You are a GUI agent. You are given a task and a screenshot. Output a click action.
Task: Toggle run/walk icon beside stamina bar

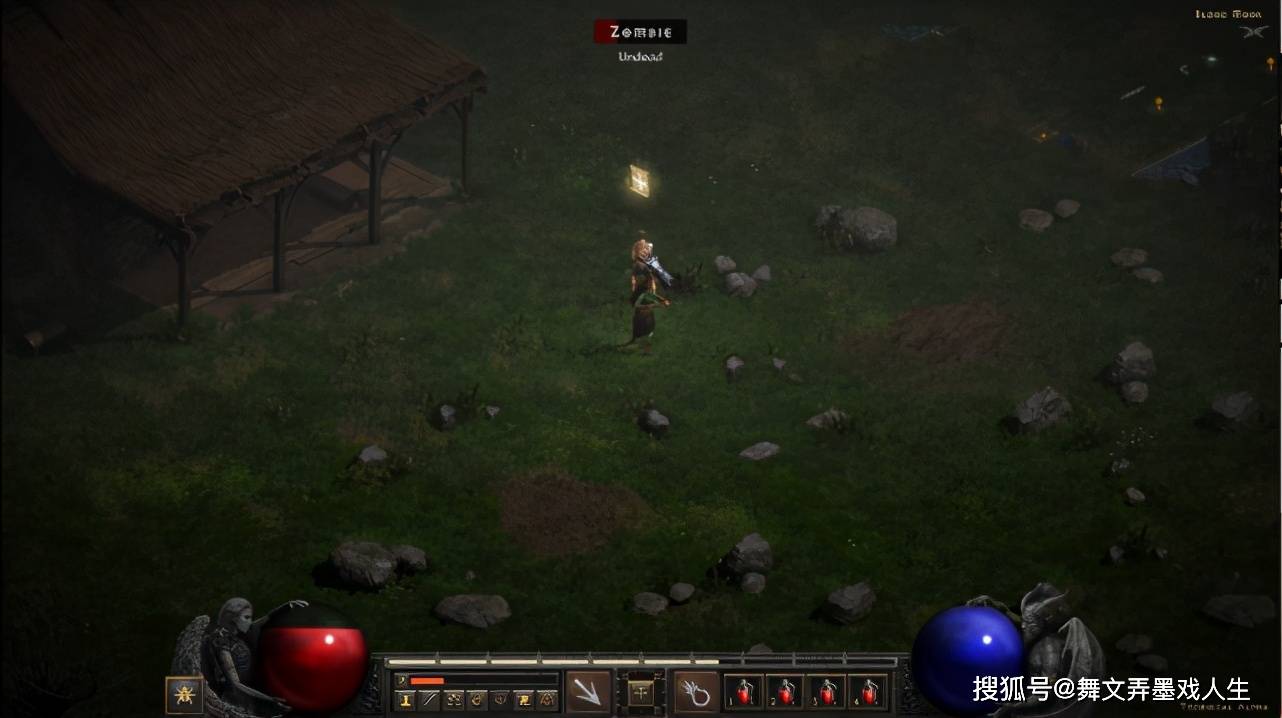coord(402,680)
